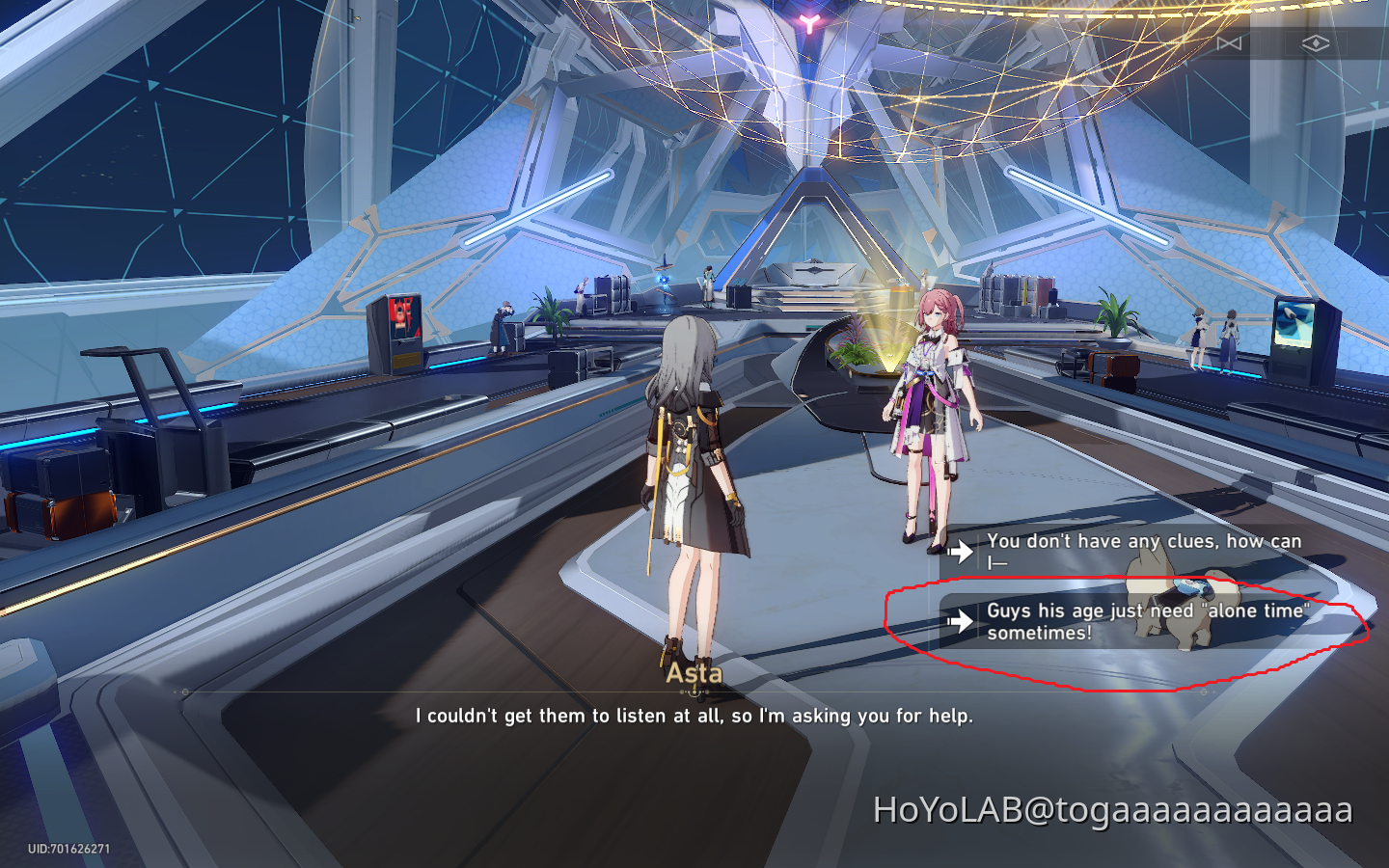1389x868 pixels.
Task: Click the potted plant beside the red monitor
Action: (553, 315)
